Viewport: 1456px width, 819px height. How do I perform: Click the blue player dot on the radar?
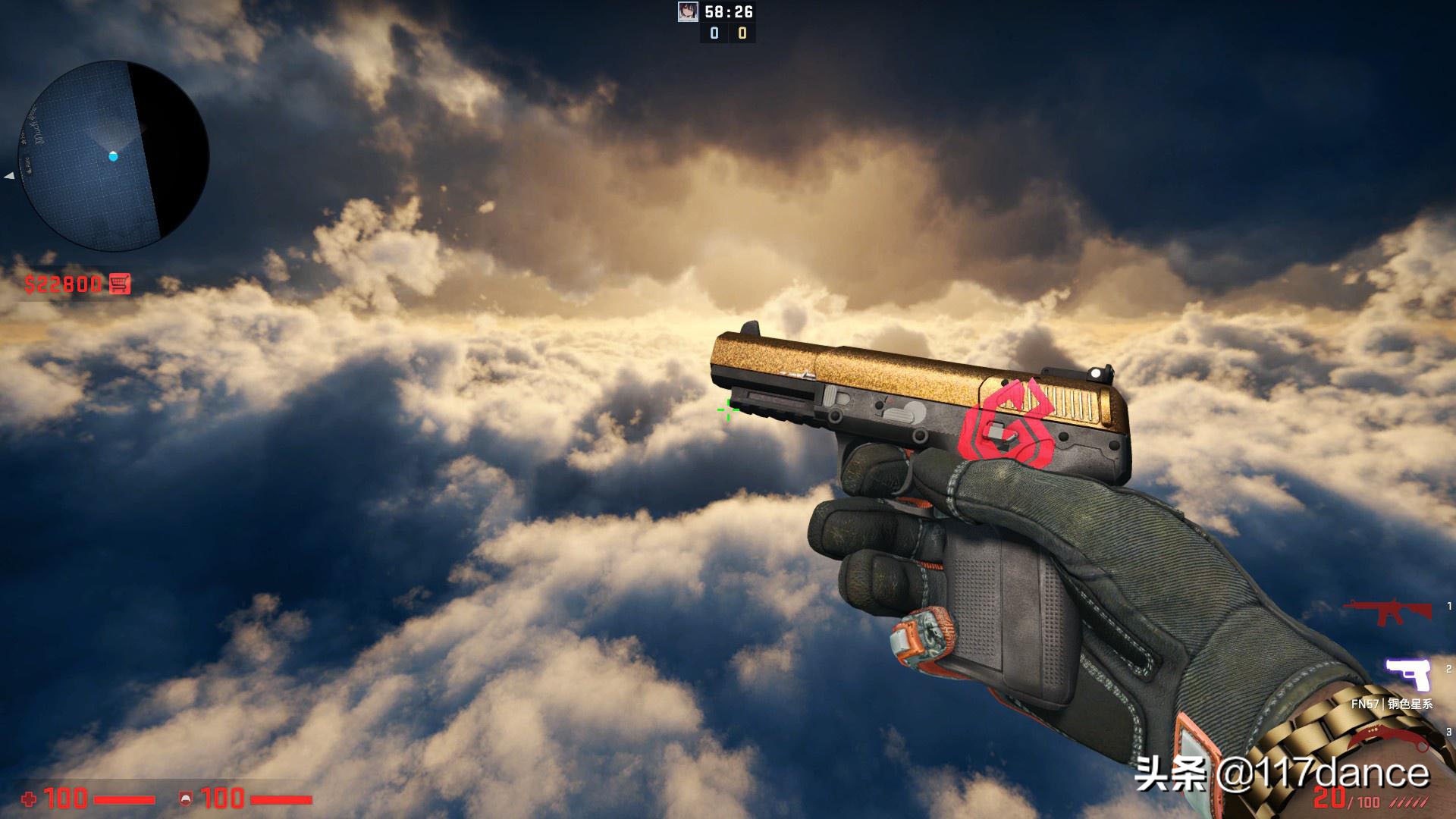tap(114, 156)
